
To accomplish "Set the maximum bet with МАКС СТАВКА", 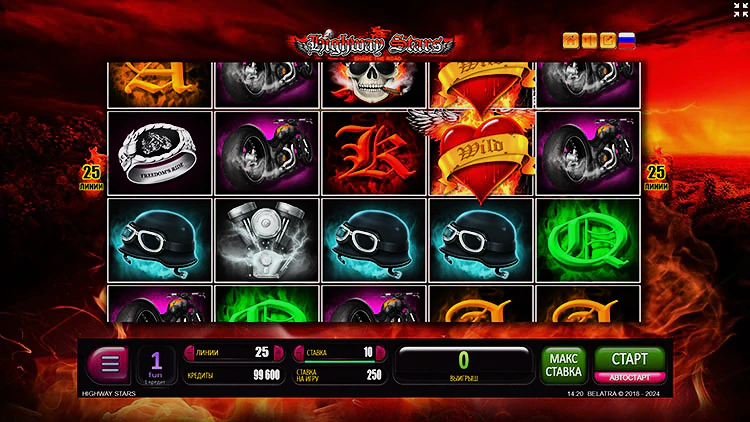I will 564,365.
